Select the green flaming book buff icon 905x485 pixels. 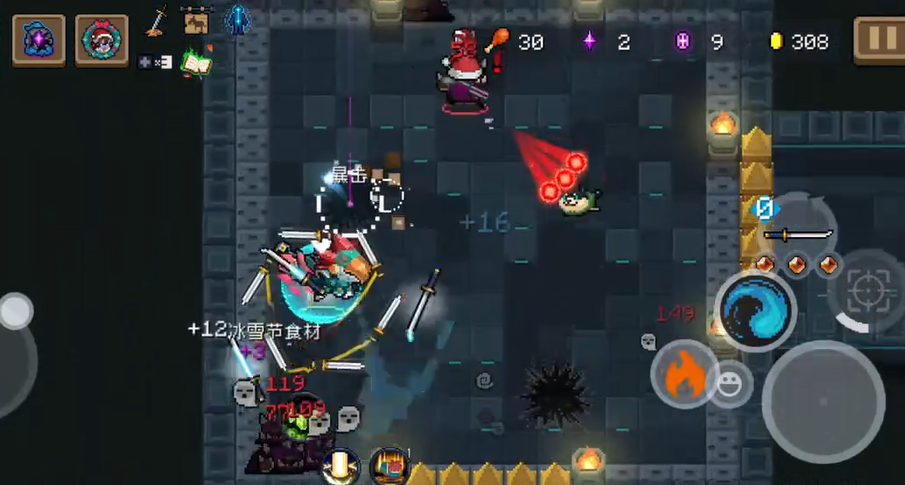pos(197,62)
